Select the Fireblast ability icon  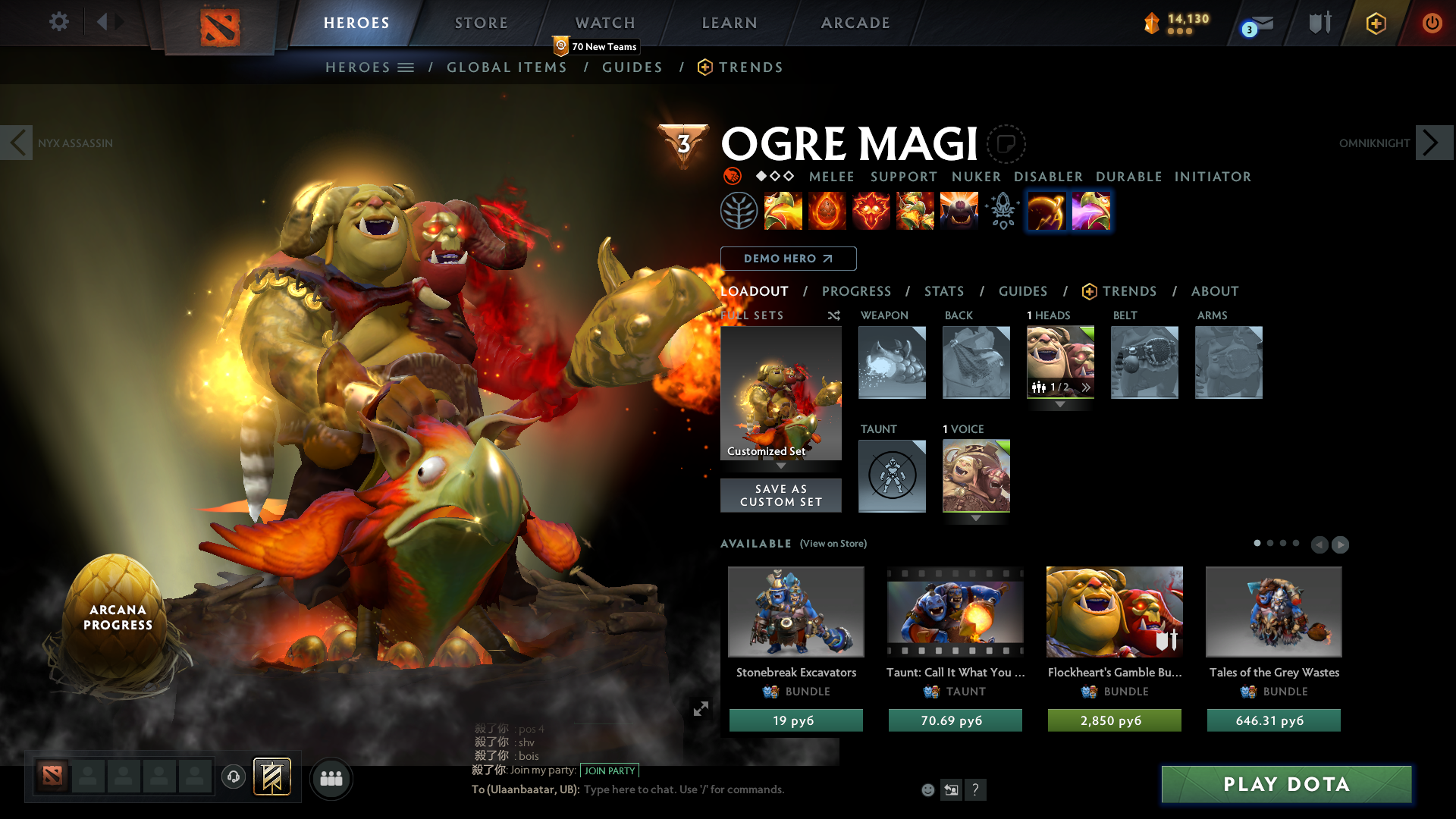(x=783, y=212)
